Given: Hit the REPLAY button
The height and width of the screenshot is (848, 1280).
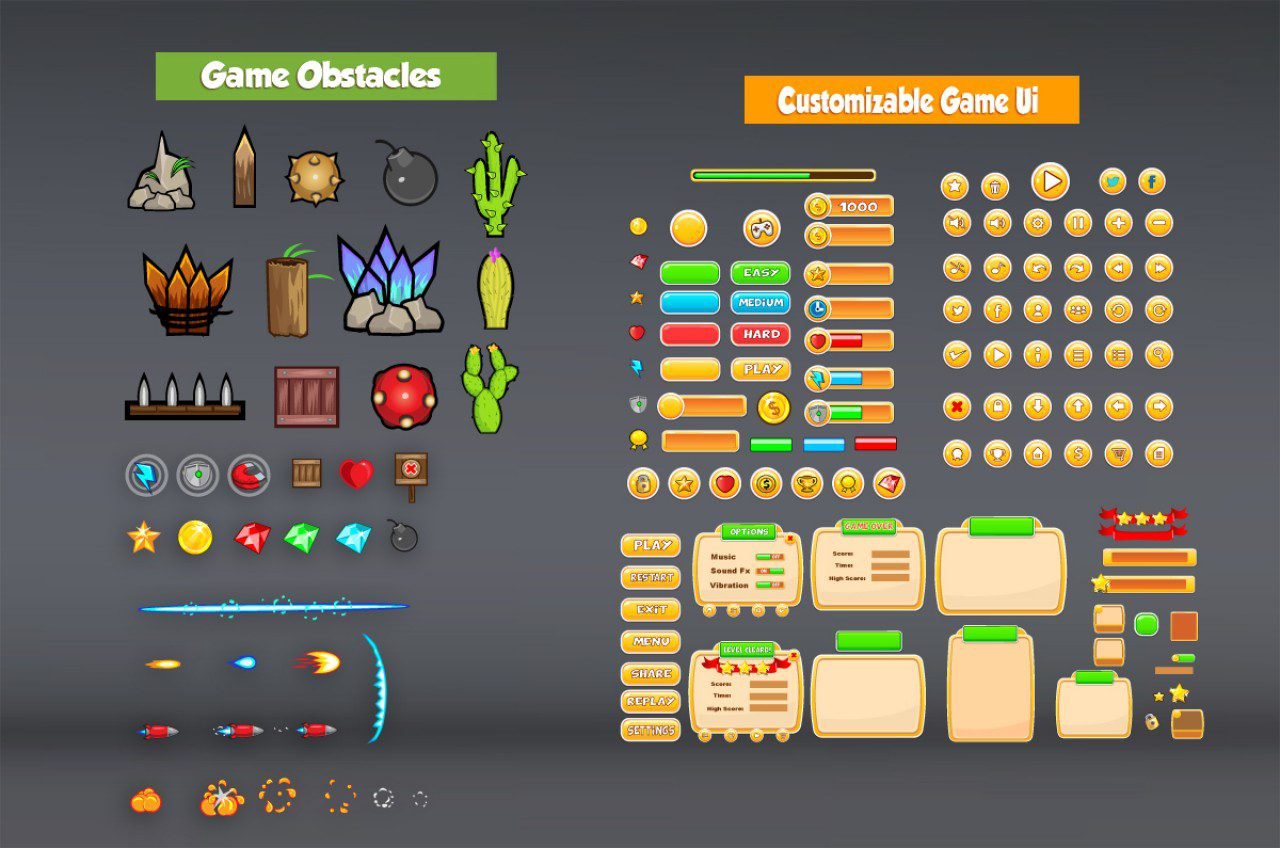Looking at the screenshot, I should click(x=650, y=702).
